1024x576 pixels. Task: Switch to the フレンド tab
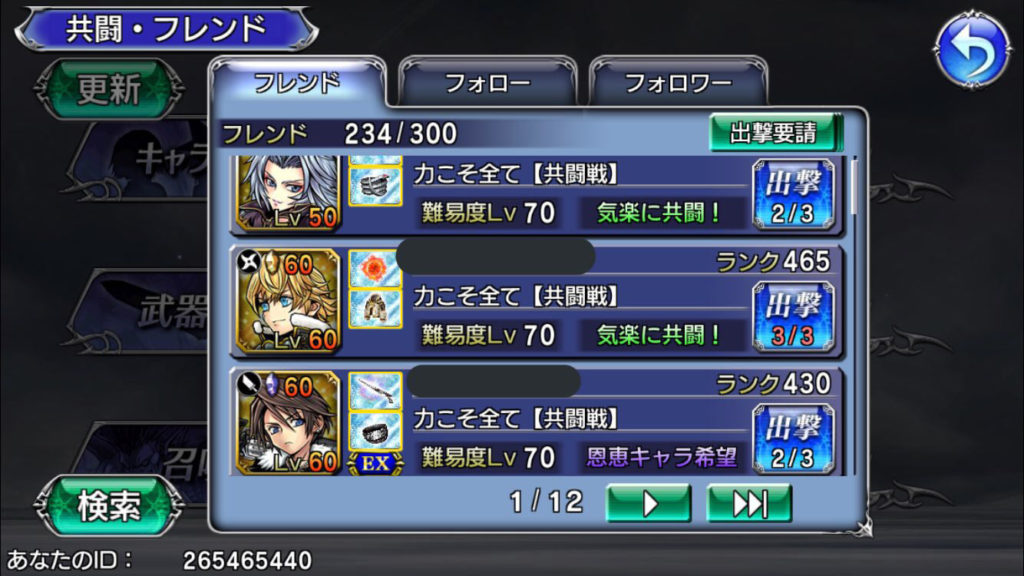pyautogui.click(x=297, y=82)
